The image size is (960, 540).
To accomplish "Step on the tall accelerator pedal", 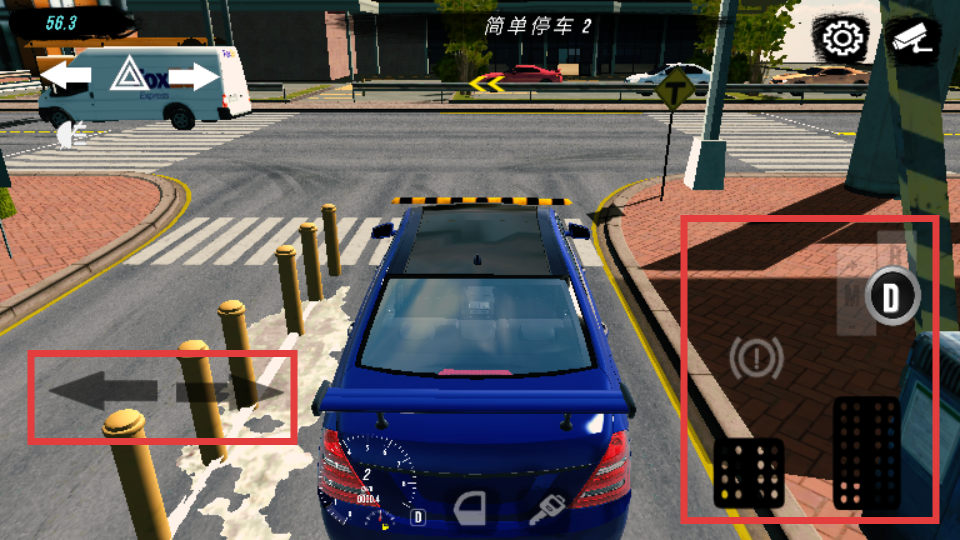I will click(866, 453).
